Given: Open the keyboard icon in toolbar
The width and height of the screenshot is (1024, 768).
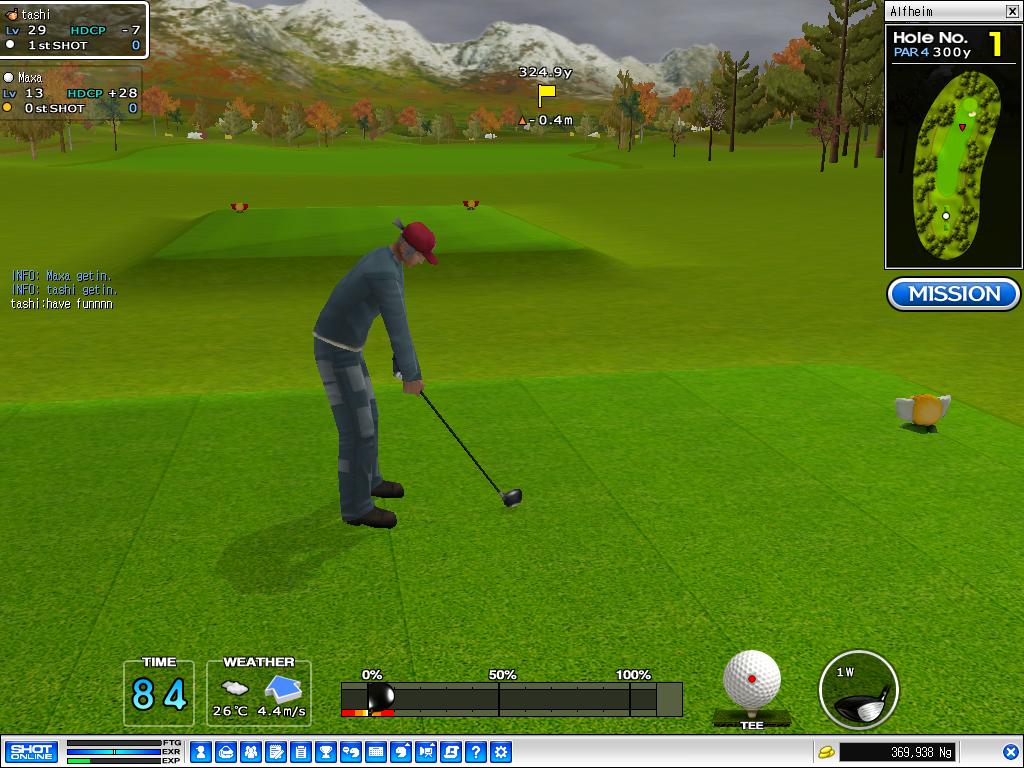Looking at the screenshot, I should point(376,752).
